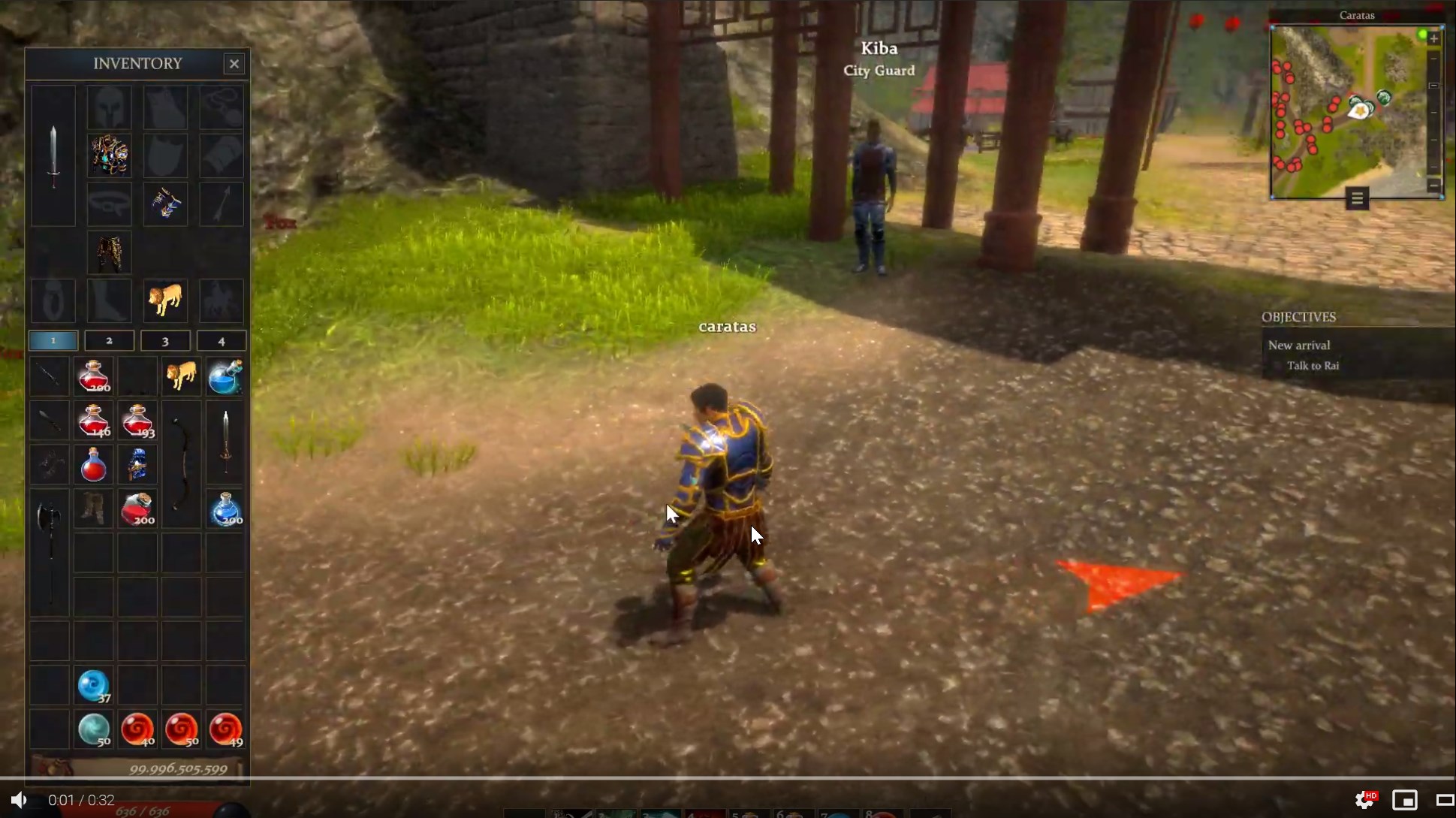Select the red health potion stack of 200
The width and height of the screenshot is (1456, 818).
click(92, 376)
